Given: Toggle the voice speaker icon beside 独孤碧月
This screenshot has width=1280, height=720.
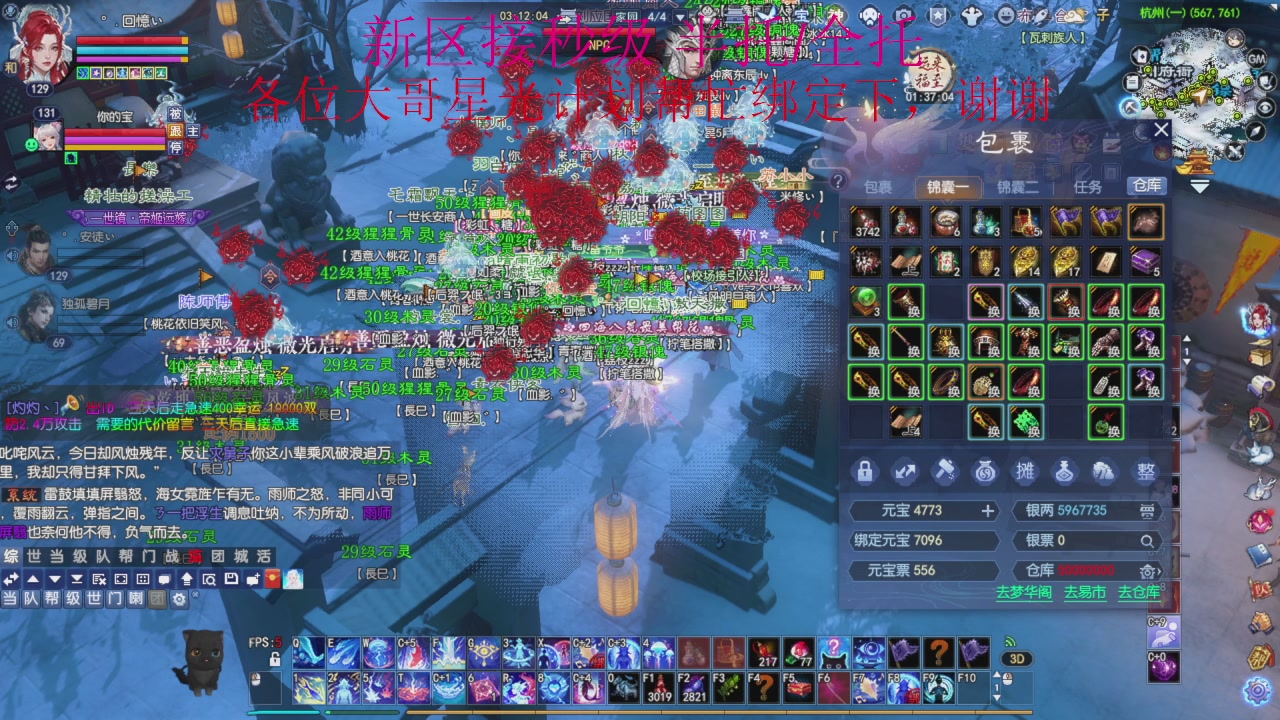Looking at the screenshot, I should tap(11, 324).
